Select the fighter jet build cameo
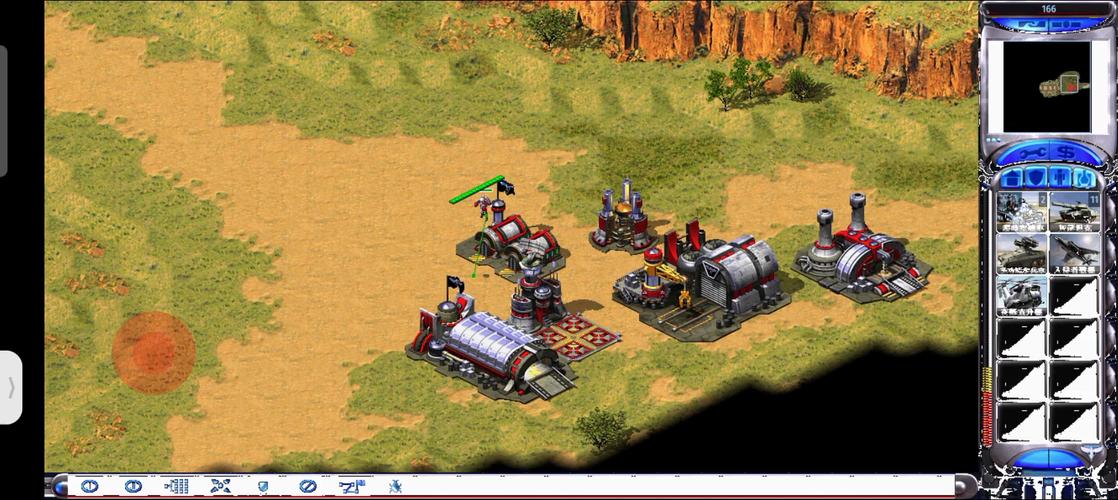The height and width of the screenshot is (500, 1118). (x=1073, y=253)
